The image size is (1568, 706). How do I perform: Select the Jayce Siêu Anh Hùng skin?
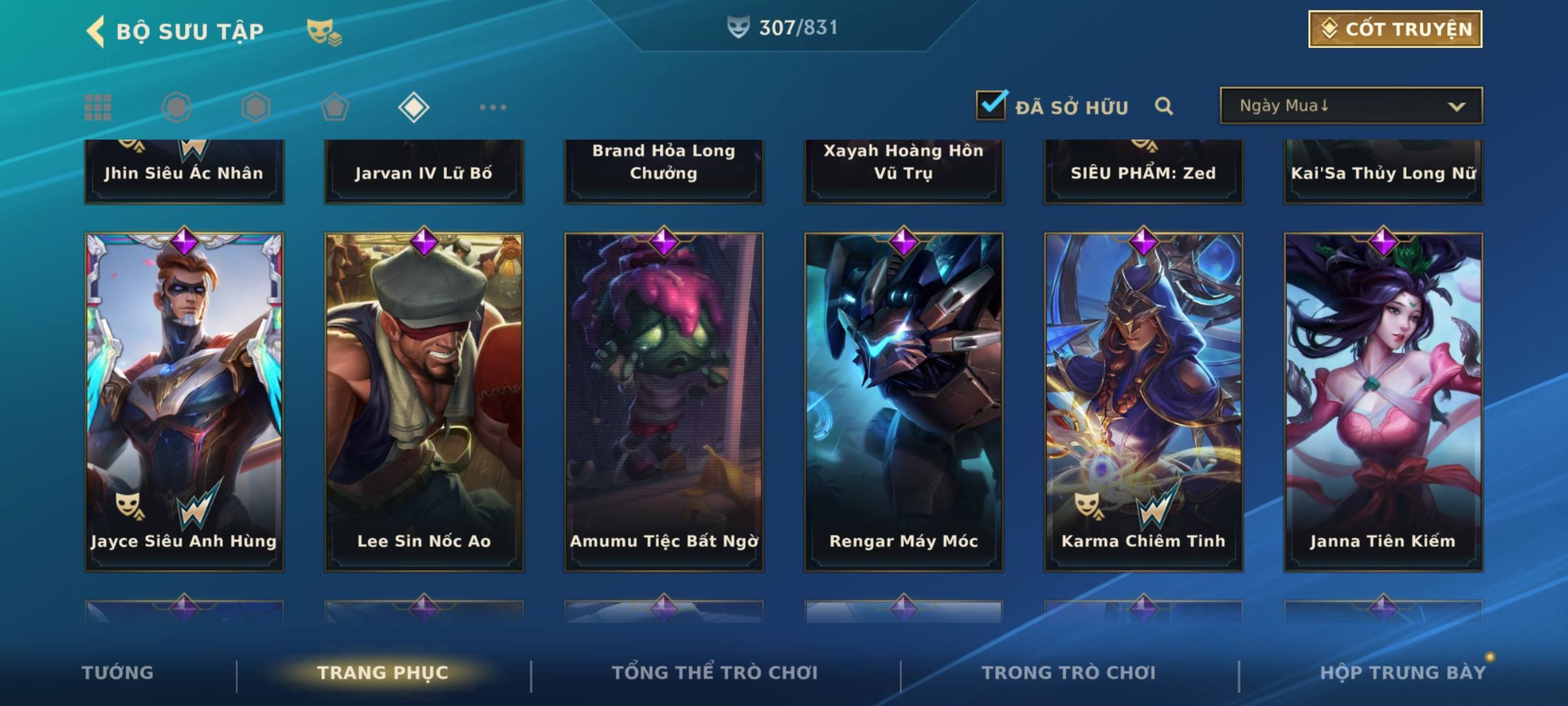[184, 401]
